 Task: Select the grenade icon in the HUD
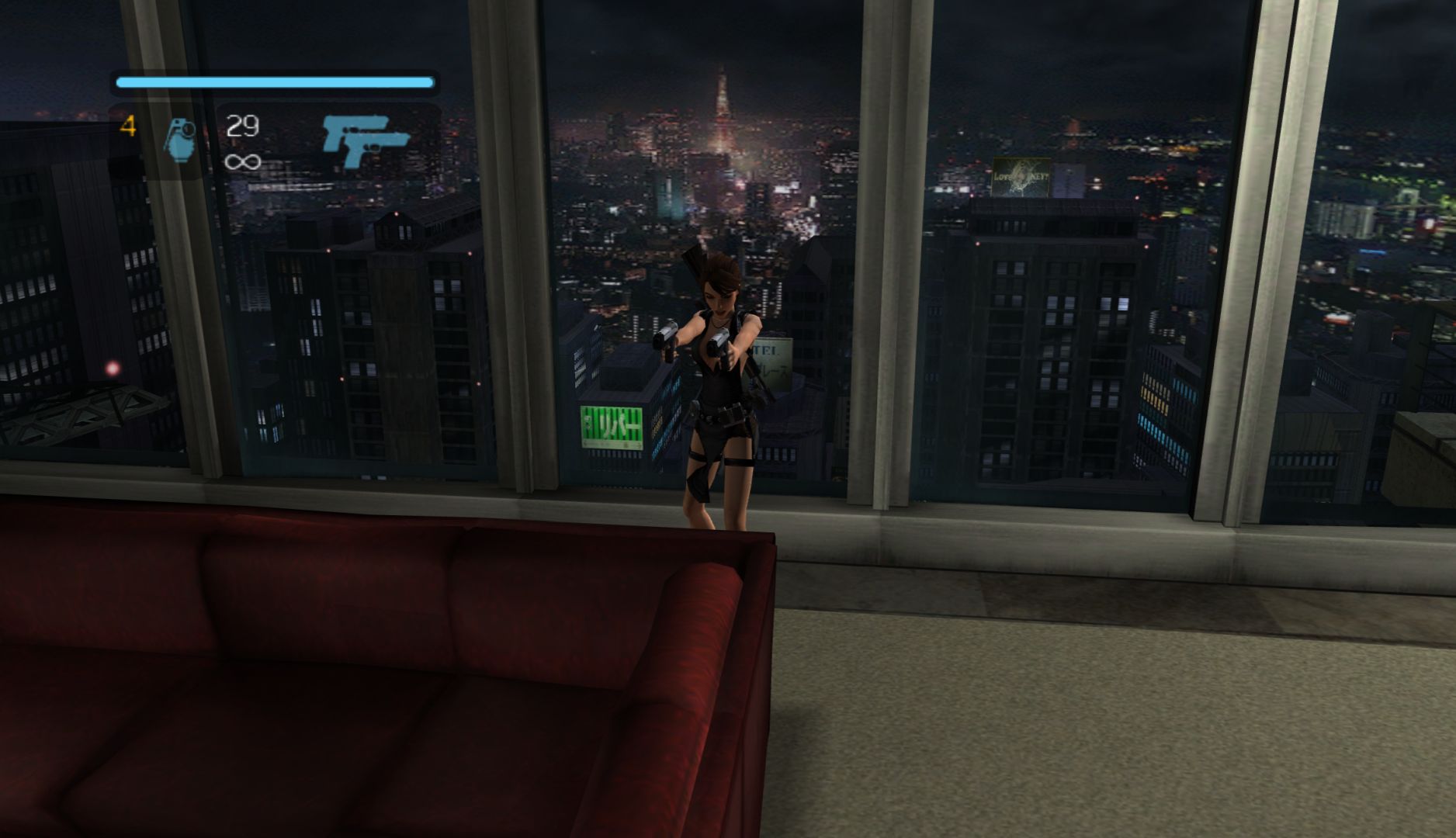180,140
